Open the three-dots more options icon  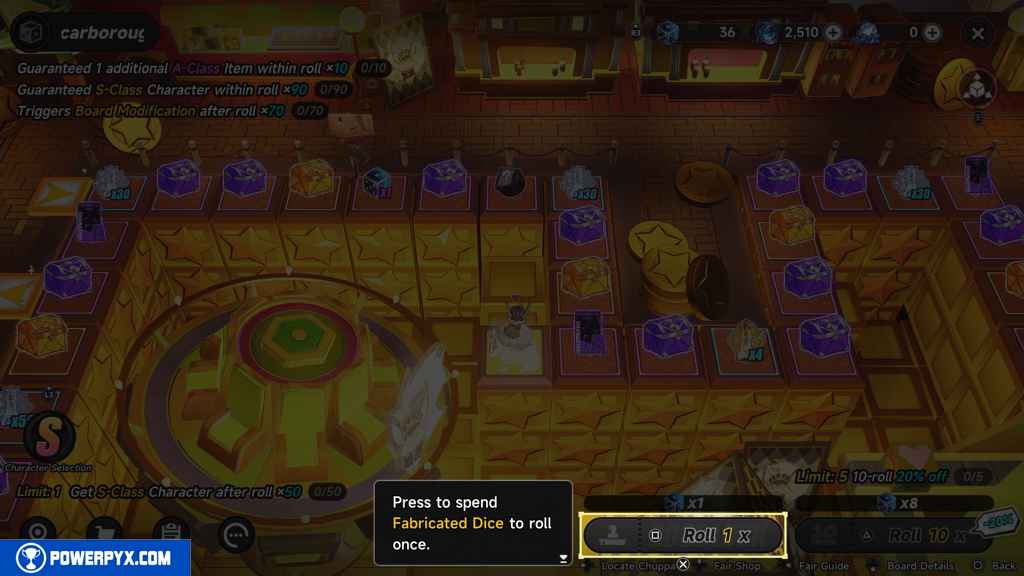236,533
